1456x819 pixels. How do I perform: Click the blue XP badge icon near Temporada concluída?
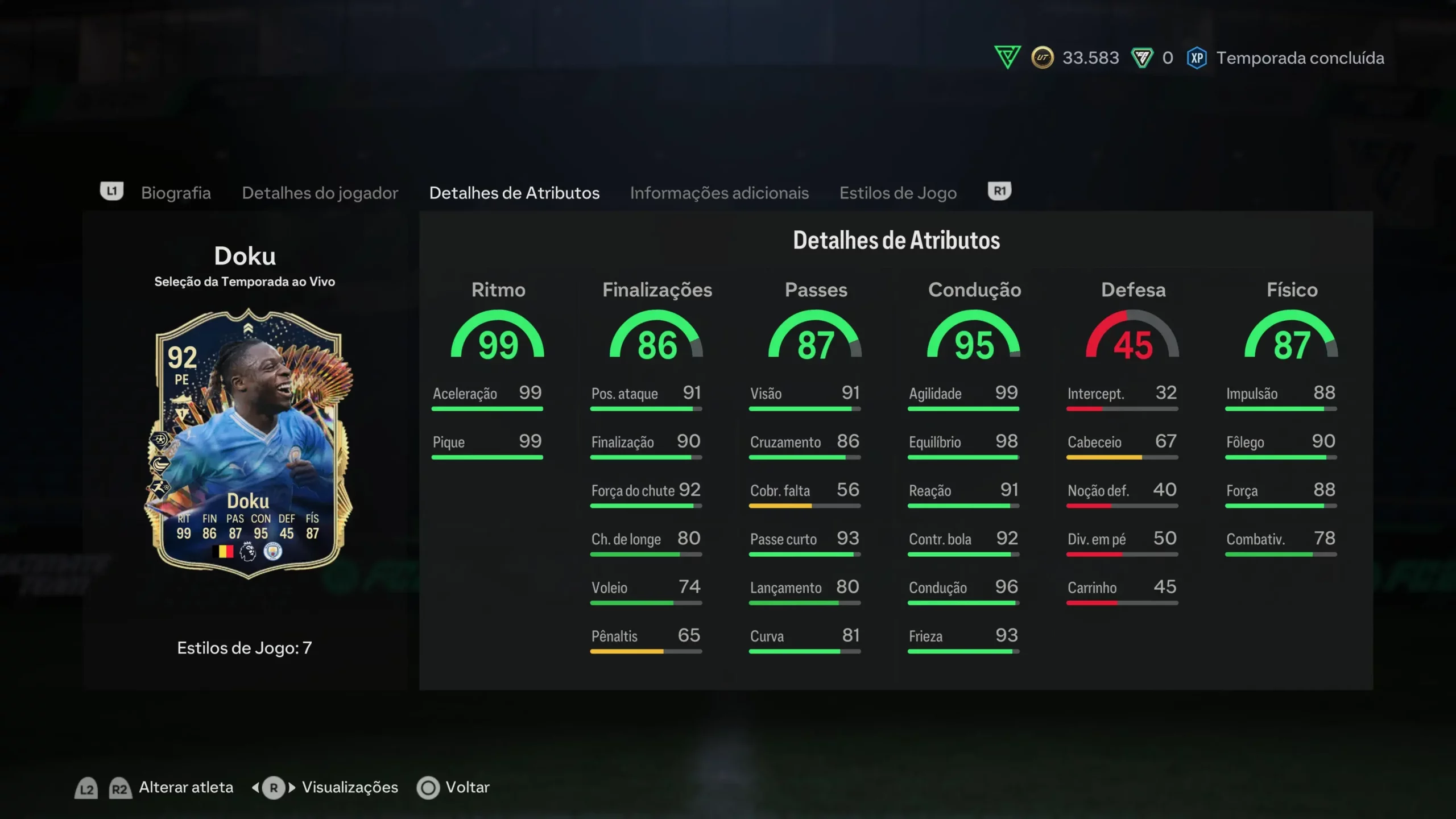point(1198,57)
